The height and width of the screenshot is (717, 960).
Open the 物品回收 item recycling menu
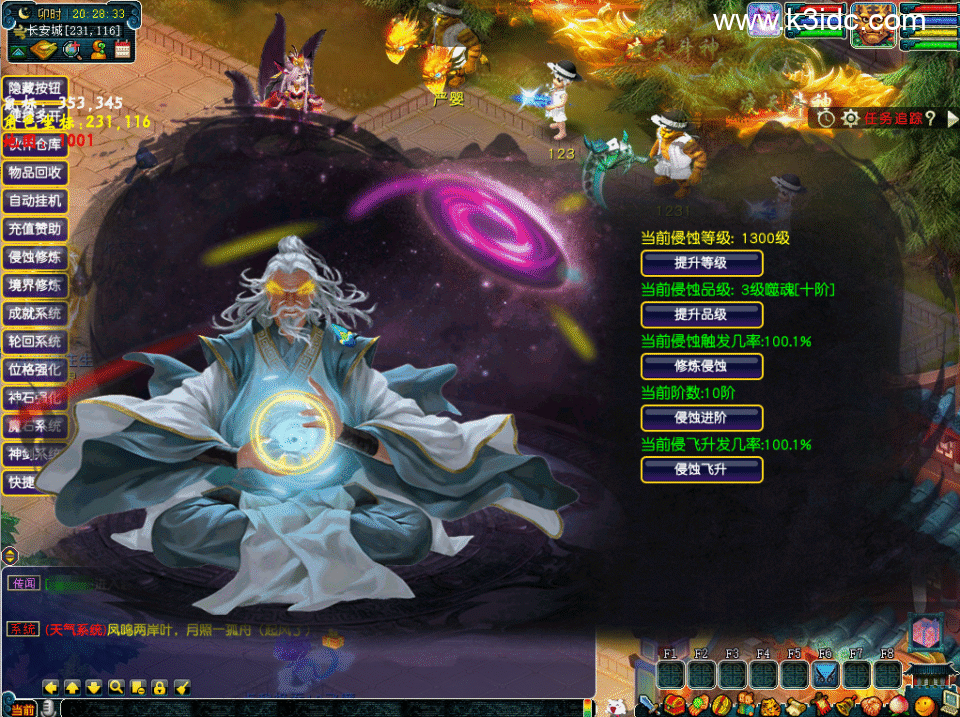[x=35, y=172]
